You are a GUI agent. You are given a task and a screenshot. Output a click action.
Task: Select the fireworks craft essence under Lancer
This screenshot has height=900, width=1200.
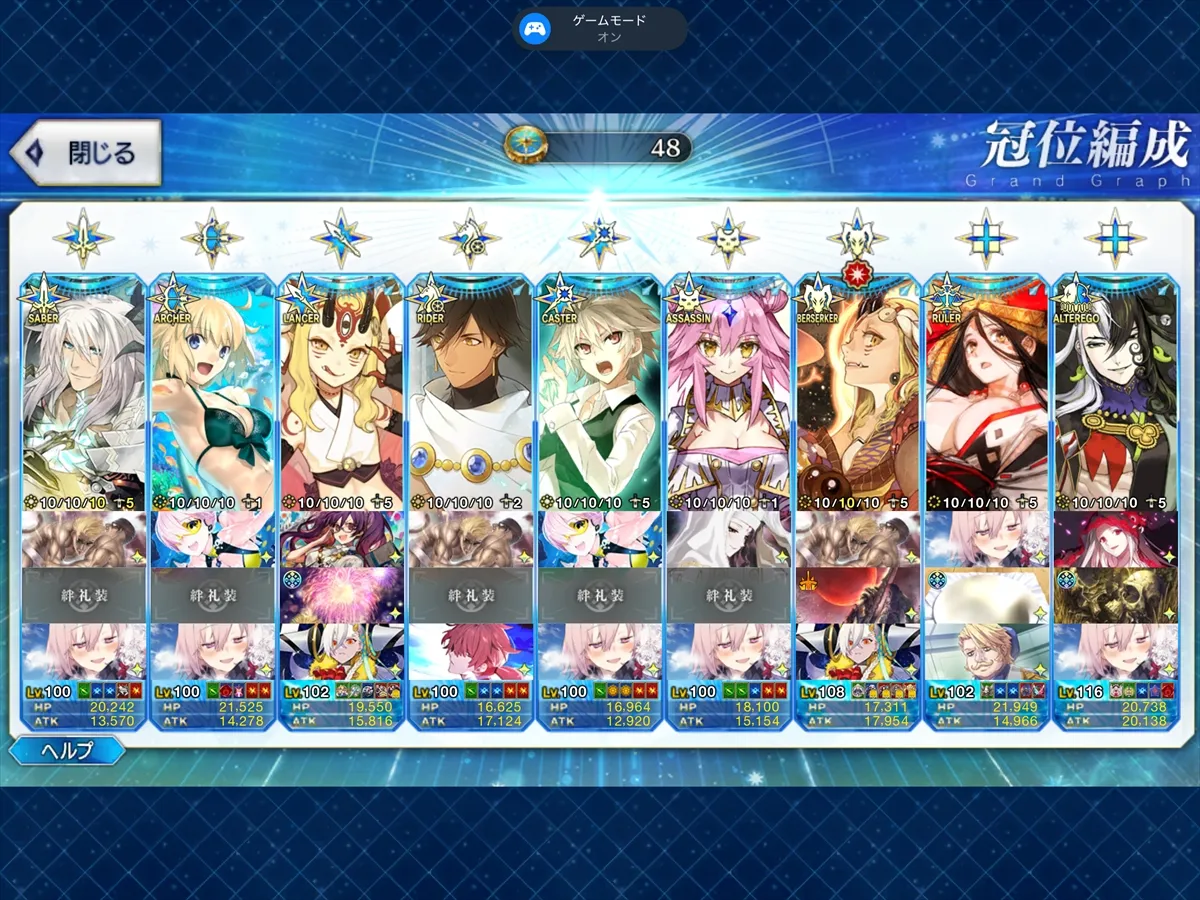pos(341,595)
